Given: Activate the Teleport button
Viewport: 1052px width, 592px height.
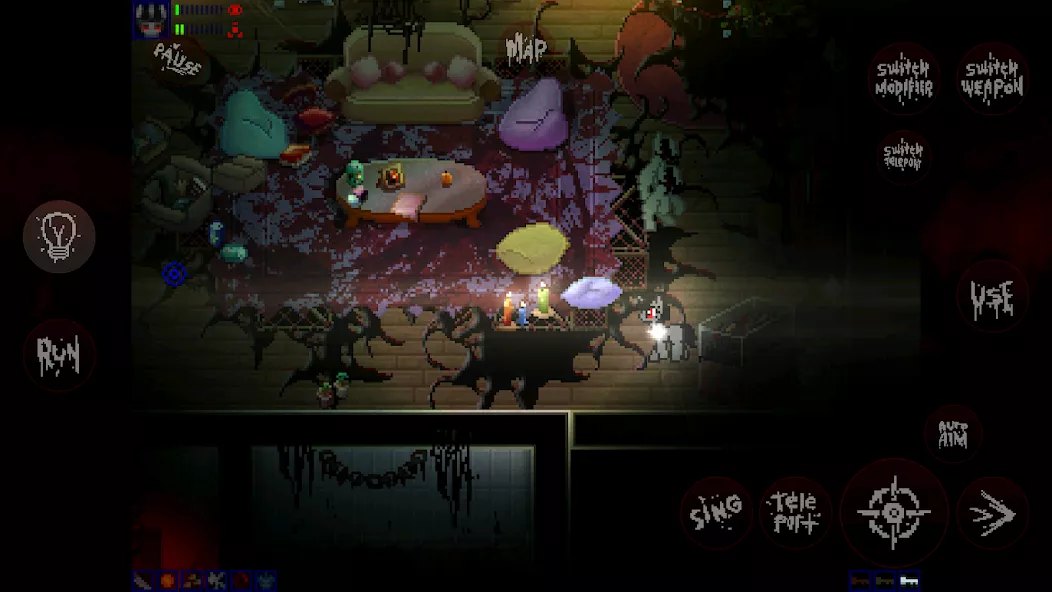Looking at the screenshot, I should (x=796, y=512).
